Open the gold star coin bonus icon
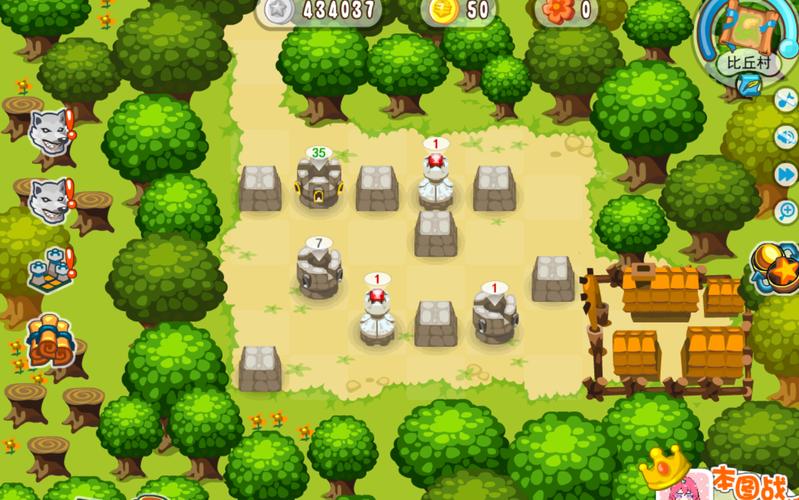 pos(776,265)
